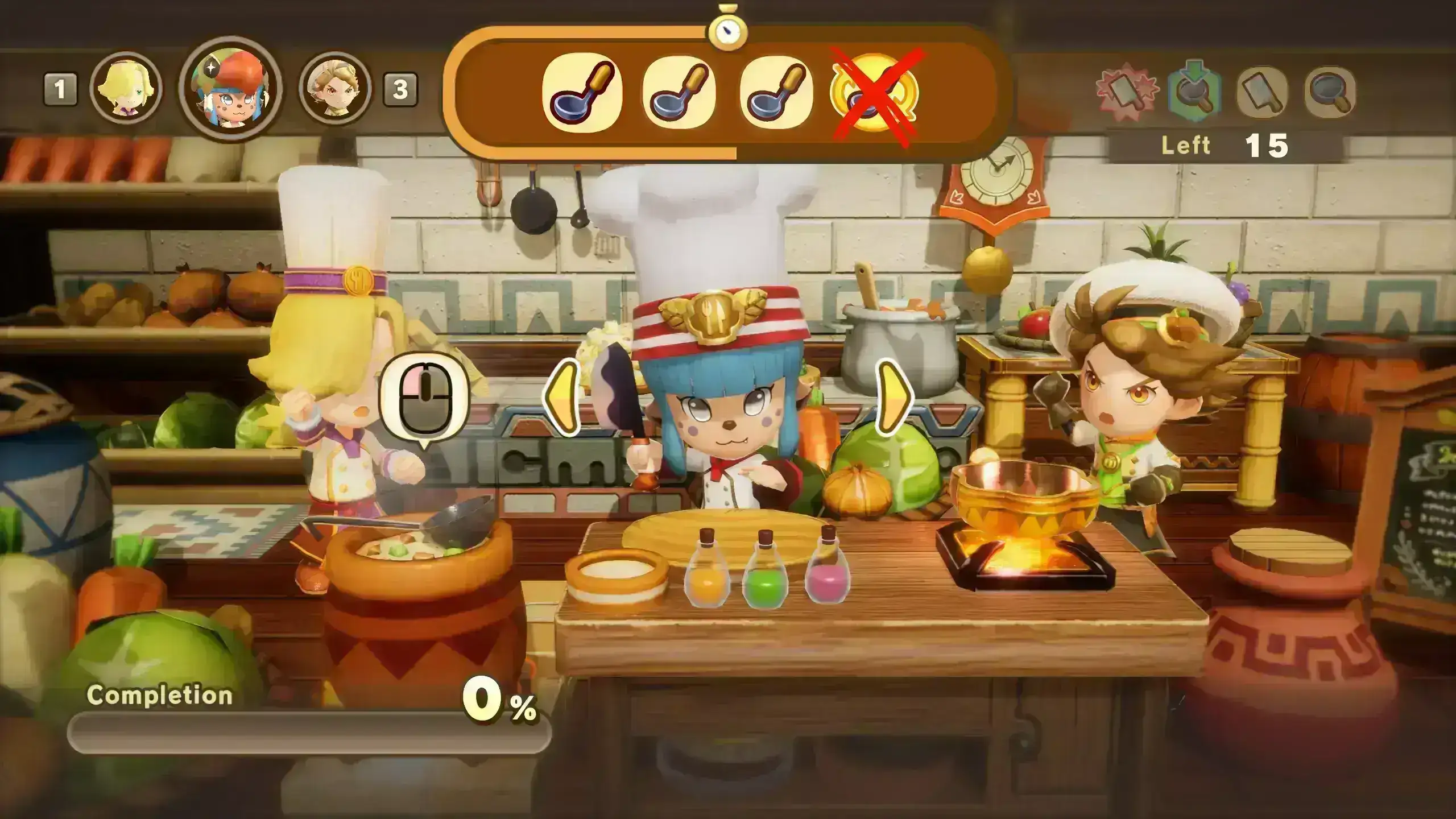Switch to player slot 1 badge
1456x819 pixels.
click(60, 88)
